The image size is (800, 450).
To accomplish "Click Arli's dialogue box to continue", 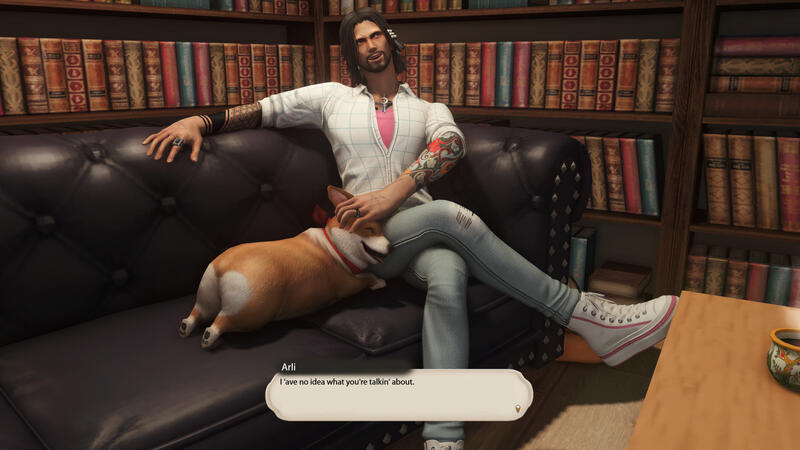I will pyautogui.click(x=398, y=394).
